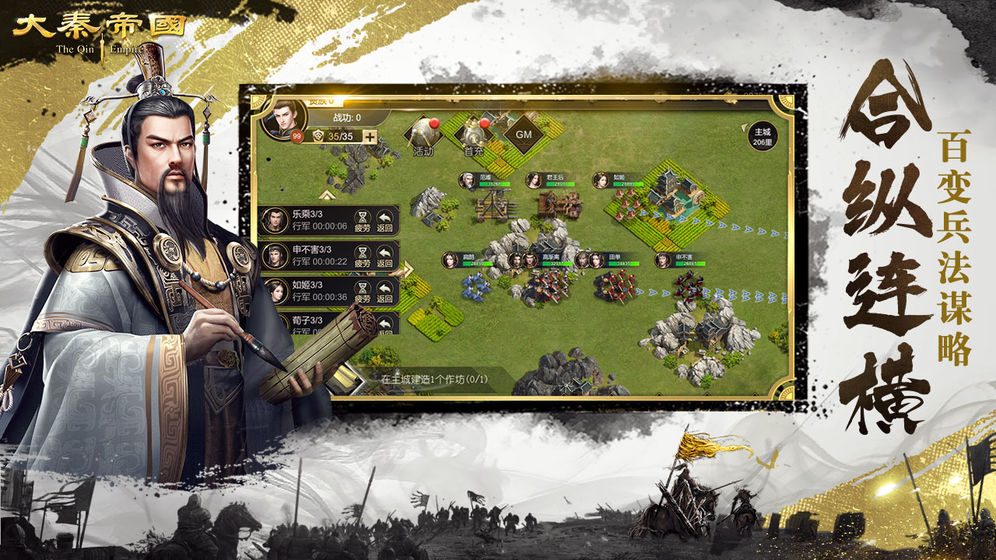Recall 申不害's army with 返回

tap(384, 257)
